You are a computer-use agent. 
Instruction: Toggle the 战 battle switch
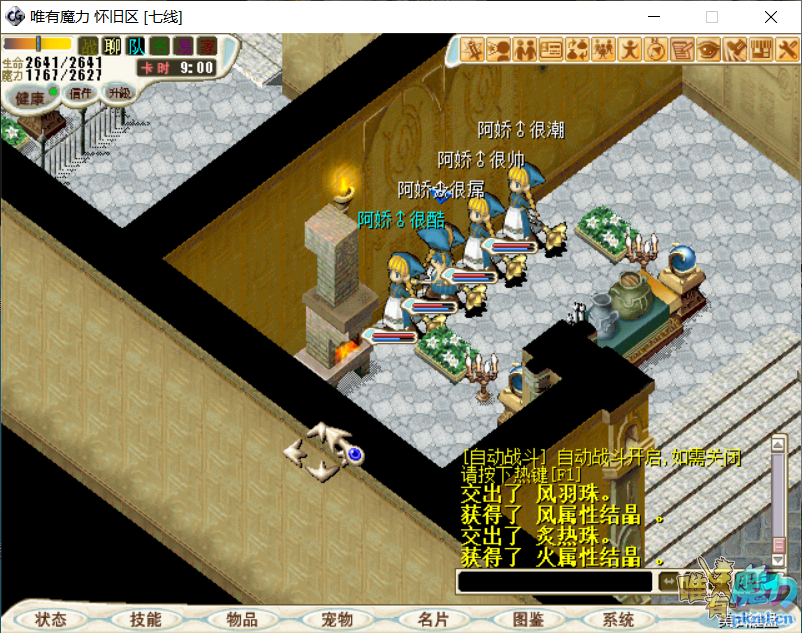pos(89,46)
